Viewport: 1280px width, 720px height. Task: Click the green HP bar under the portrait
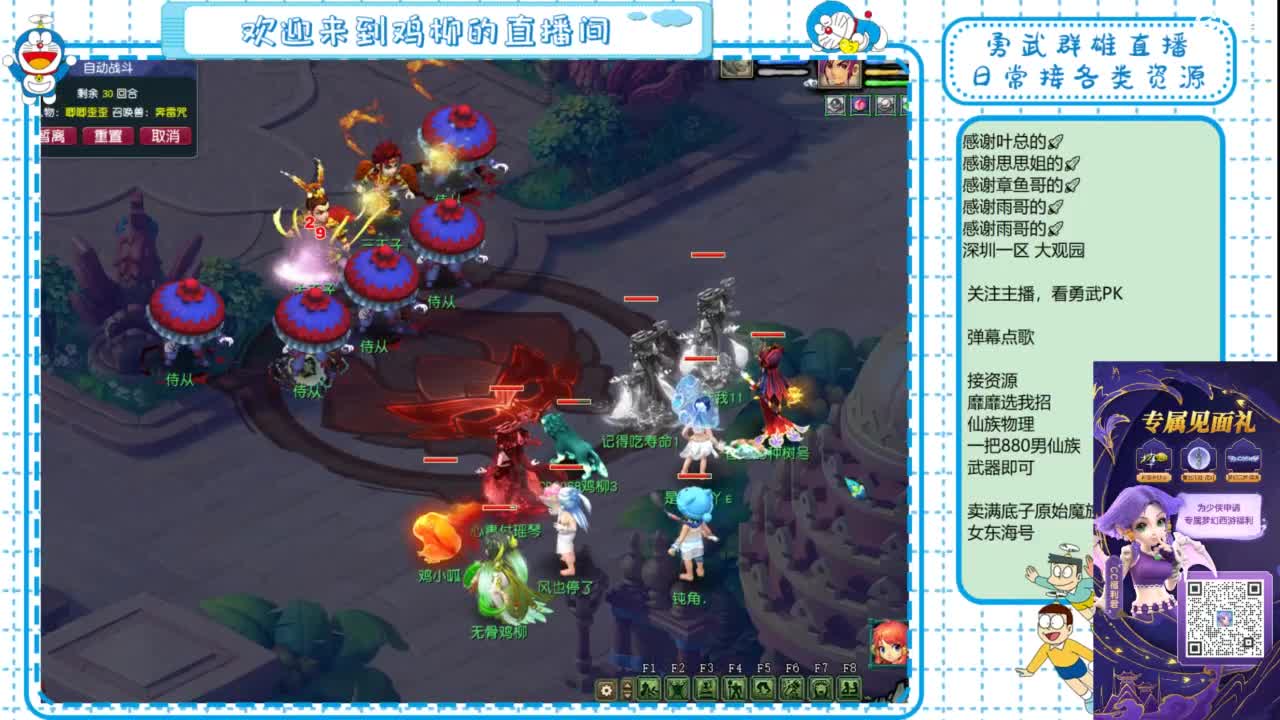[x=887, y=83]
